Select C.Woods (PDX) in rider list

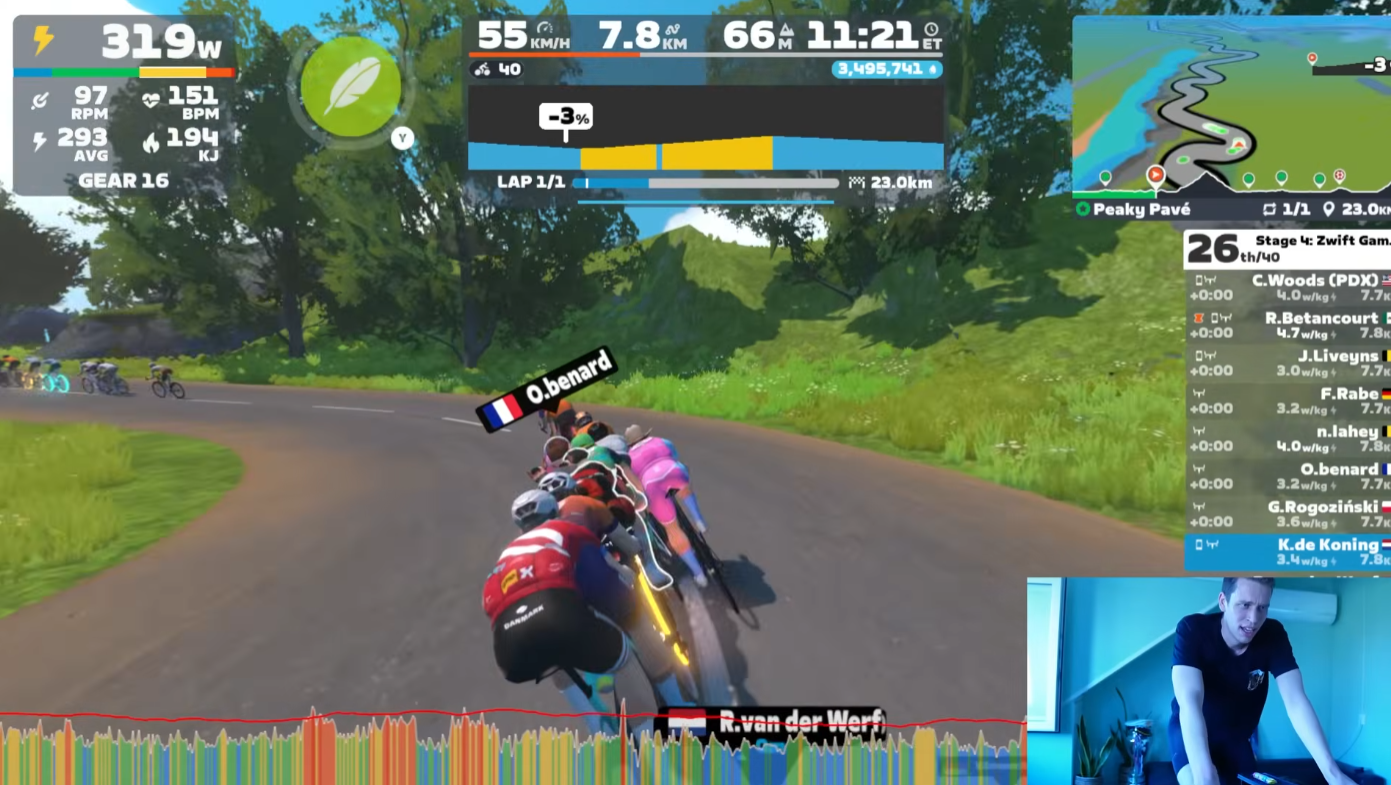pos(1290,288)
